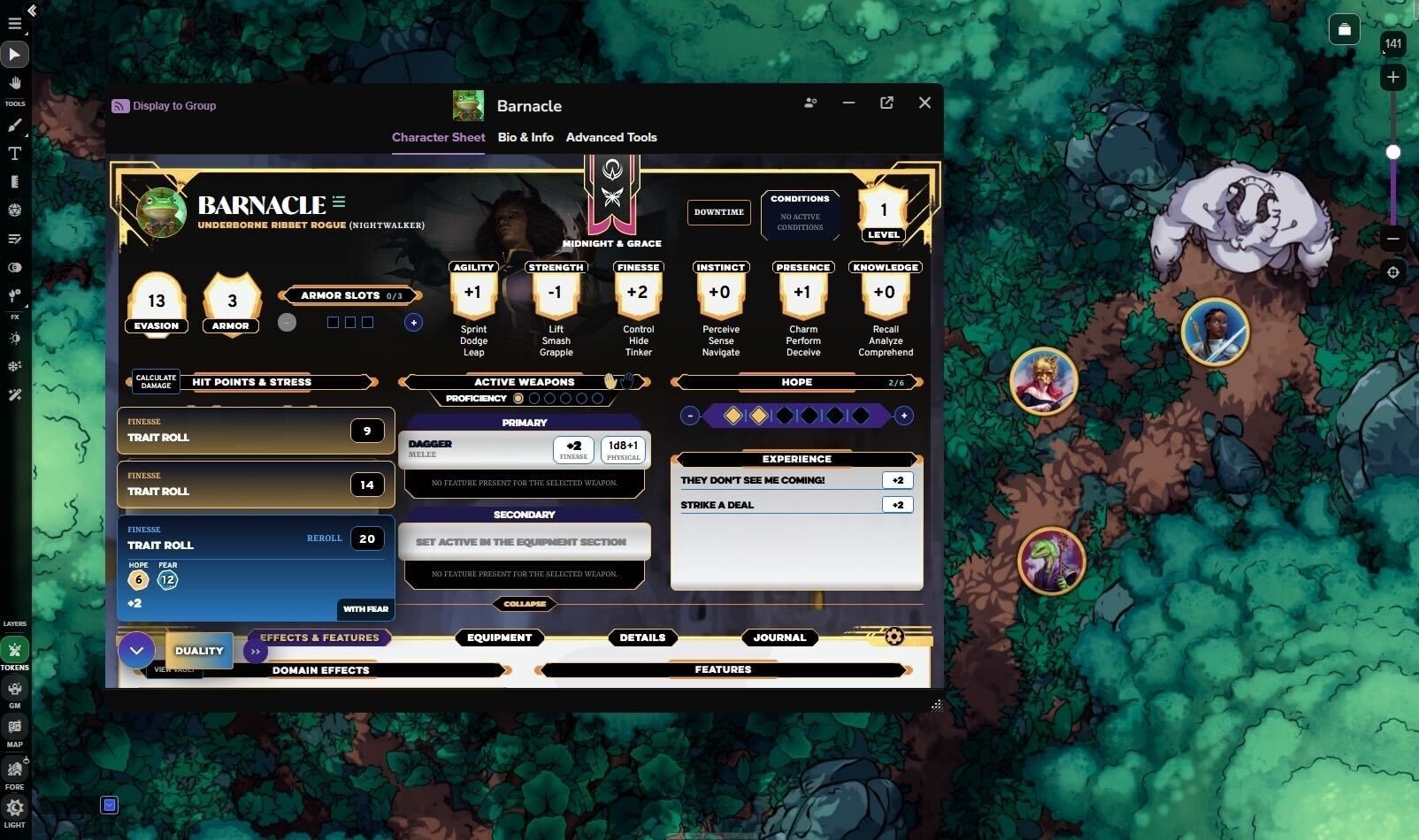
Task: Select the measurement ruler tool
Action: 14,181
